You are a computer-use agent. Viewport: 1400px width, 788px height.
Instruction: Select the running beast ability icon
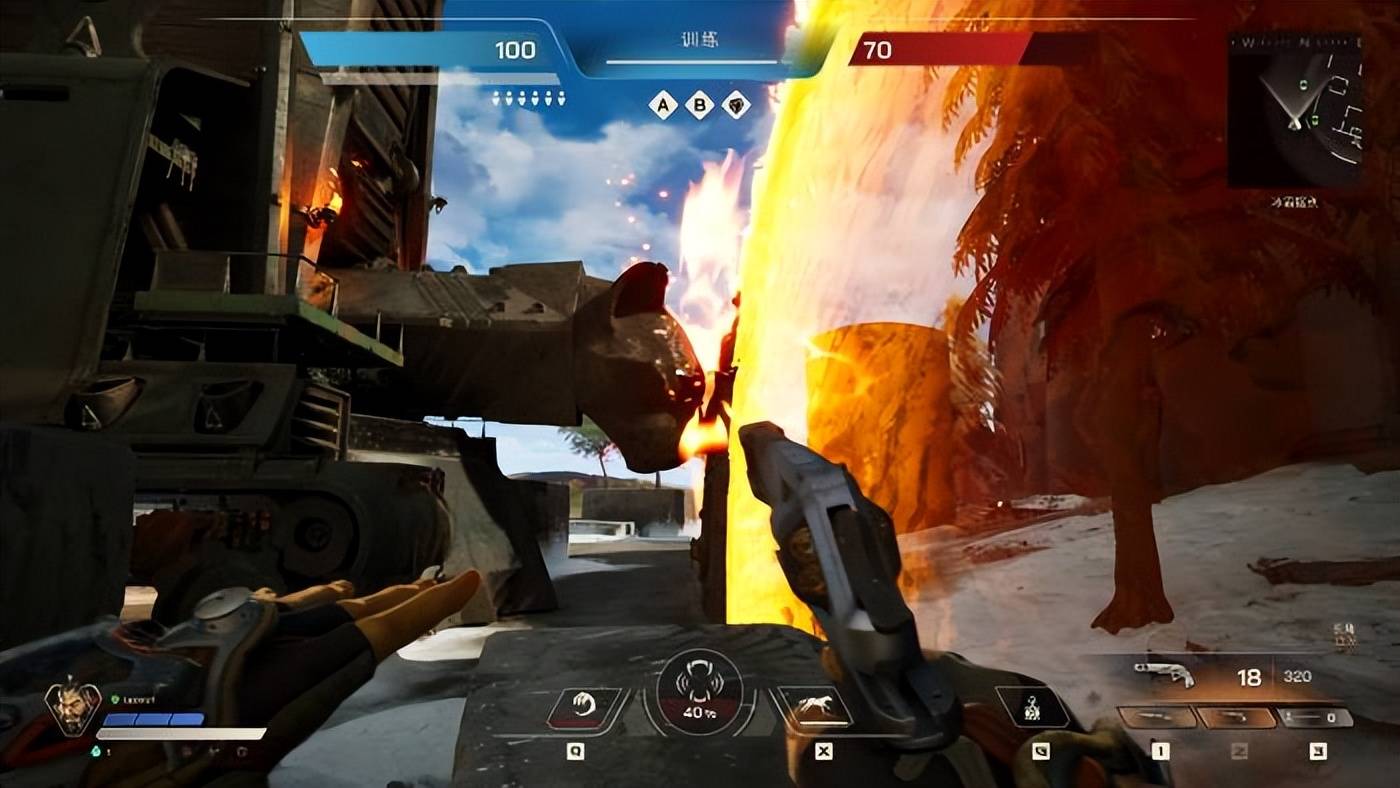pos(816,707)
